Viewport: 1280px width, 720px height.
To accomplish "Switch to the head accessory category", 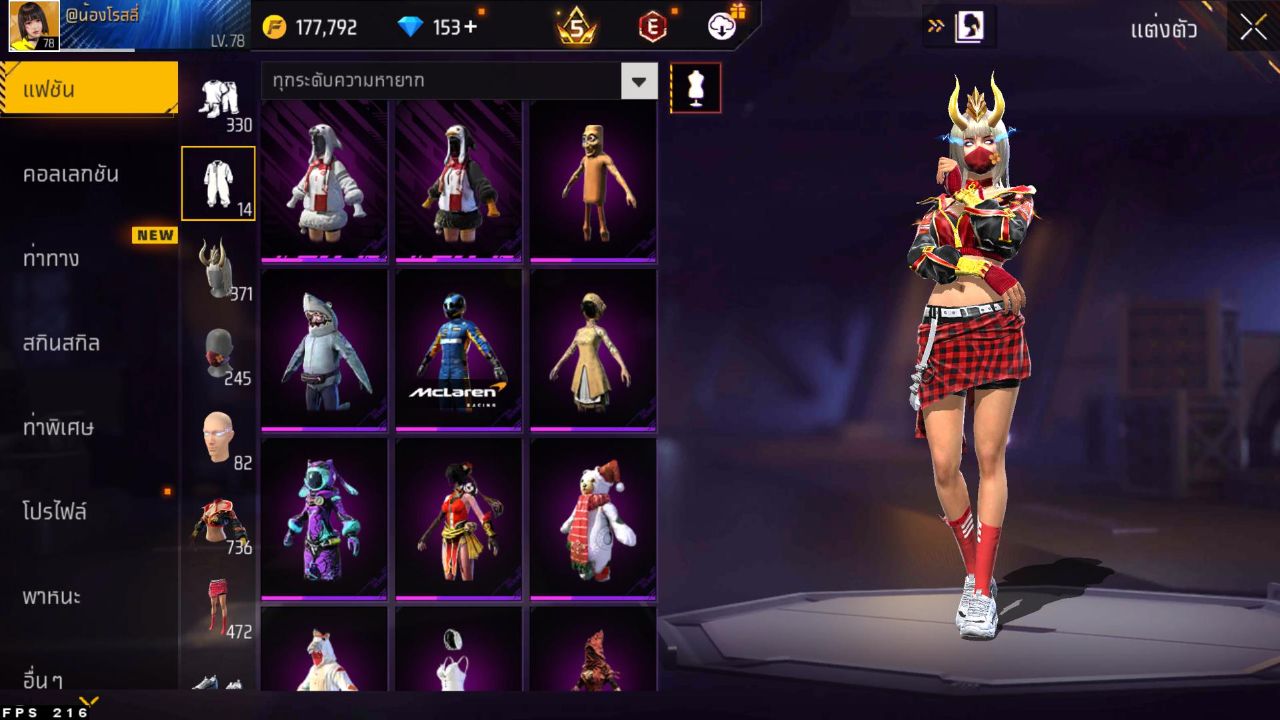I will 217,268.
